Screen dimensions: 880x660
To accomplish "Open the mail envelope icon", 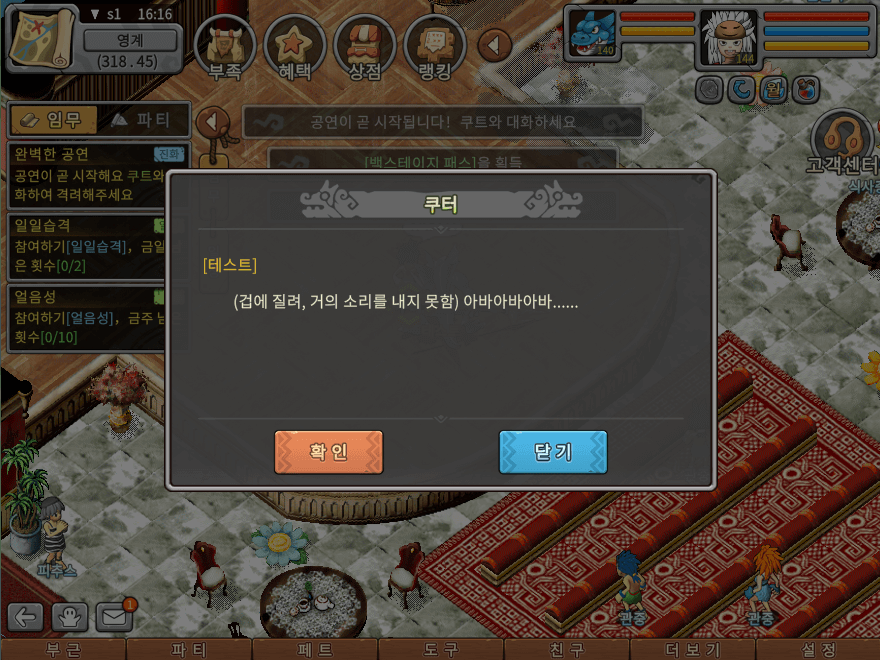I will point(114,617).
